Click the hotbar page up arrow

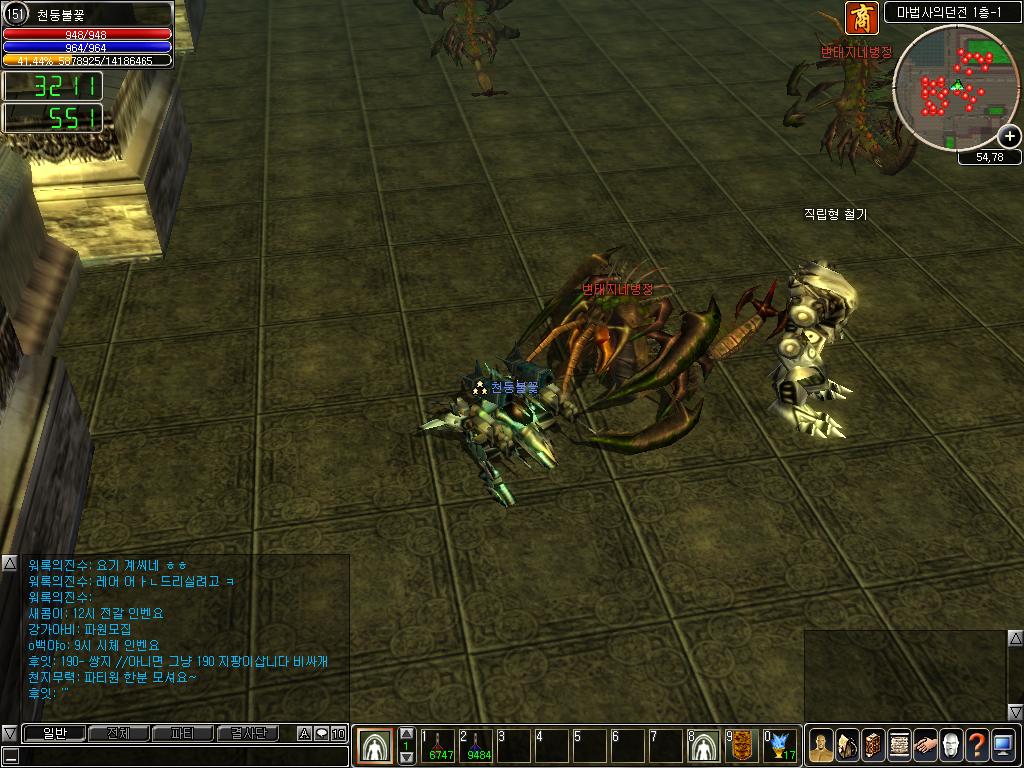coord(407,734)
